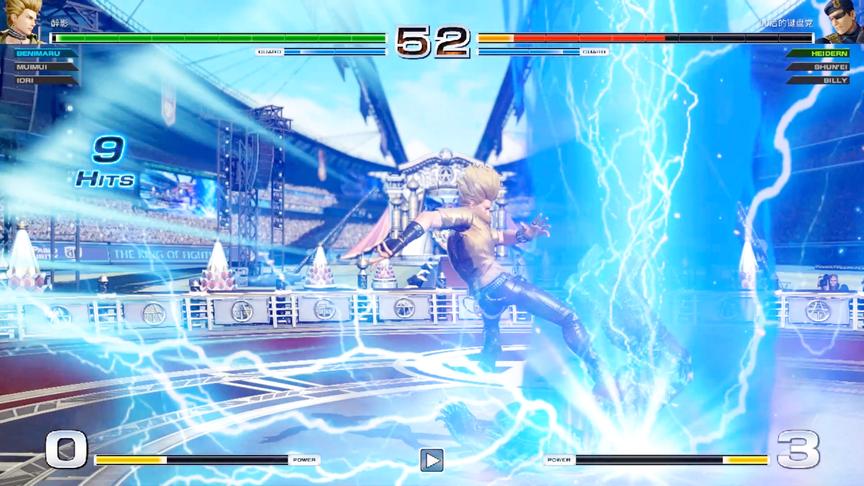This screenshot has width=864, height=486.
Task: Click the play button overlay
Action: [431, 460]
